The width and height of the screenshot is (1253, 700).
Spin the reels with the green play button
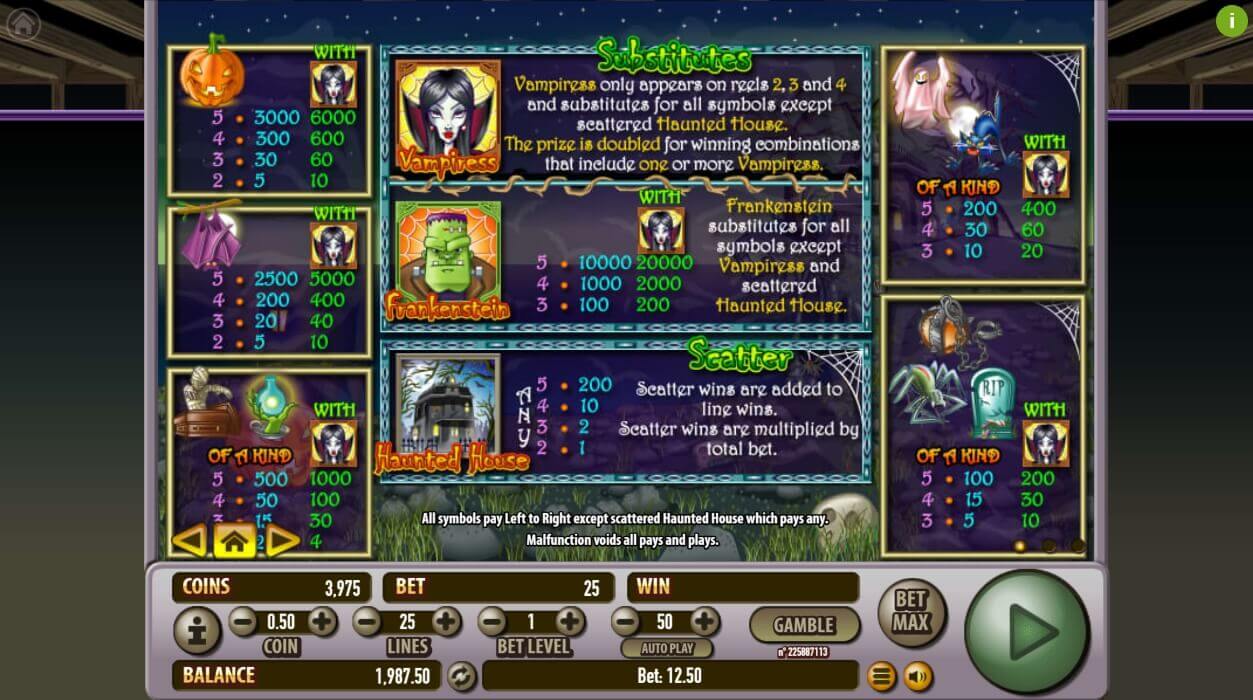(1027, 631)
